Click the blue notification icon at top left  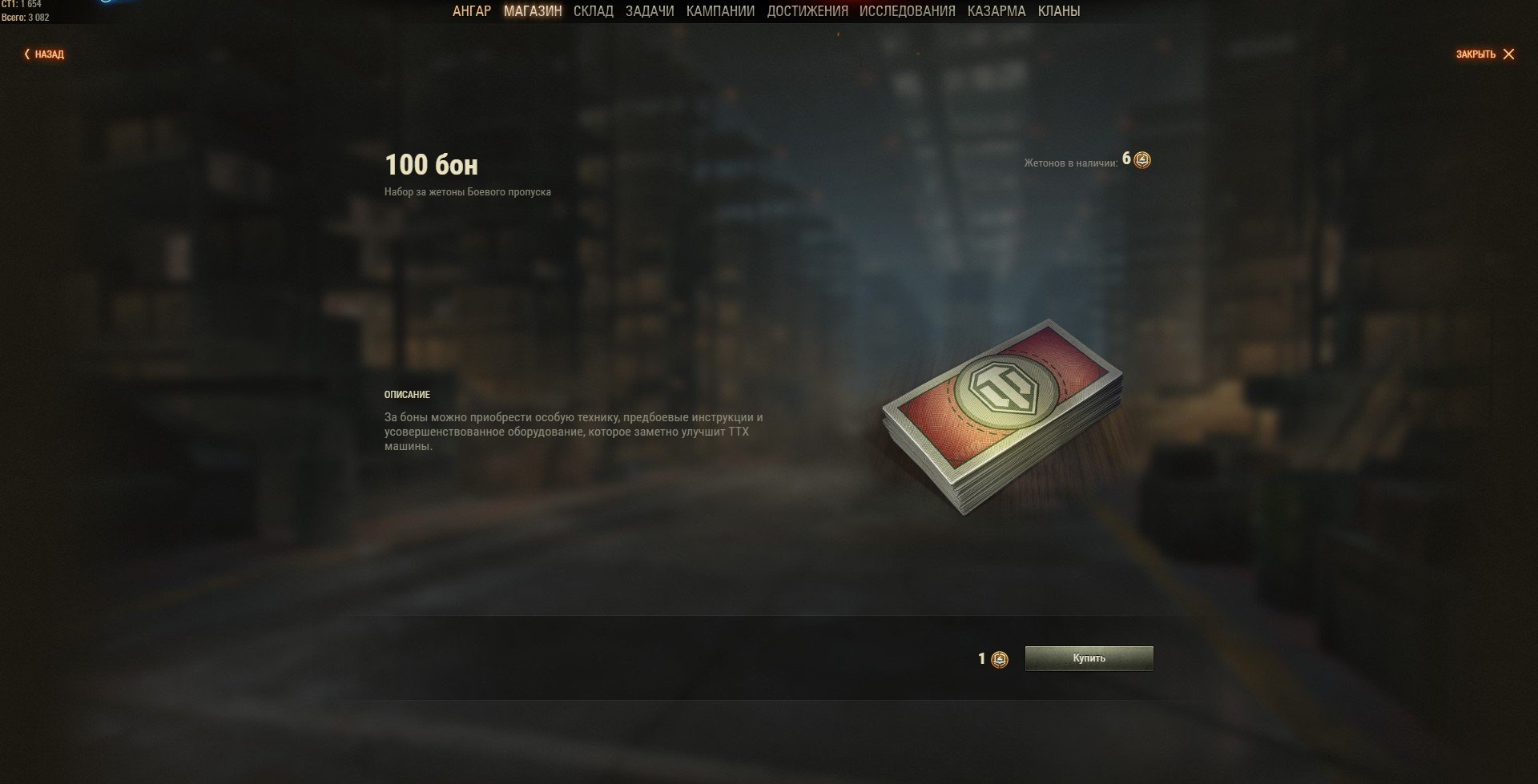click(104, 3)
